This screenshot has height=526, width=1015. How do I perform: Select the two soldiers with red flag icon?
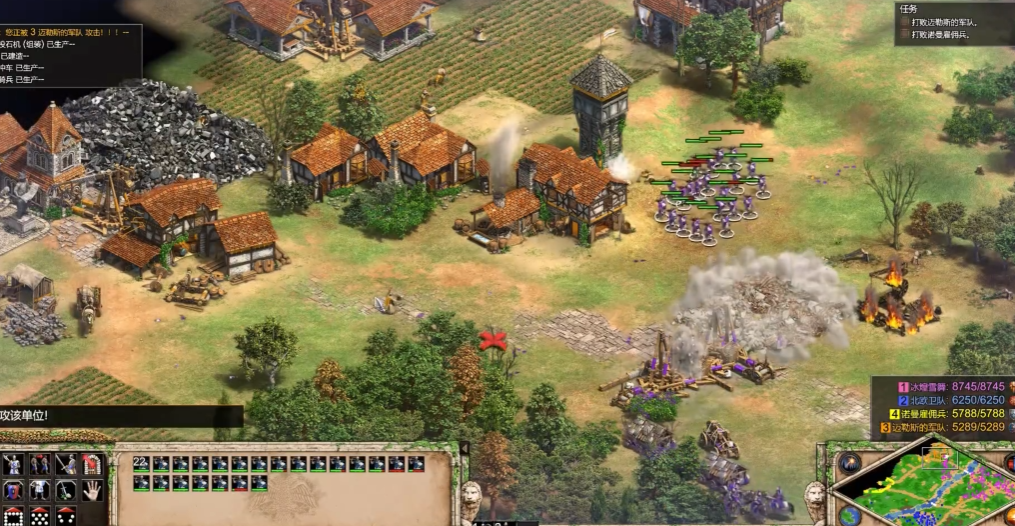pos(40,465)
